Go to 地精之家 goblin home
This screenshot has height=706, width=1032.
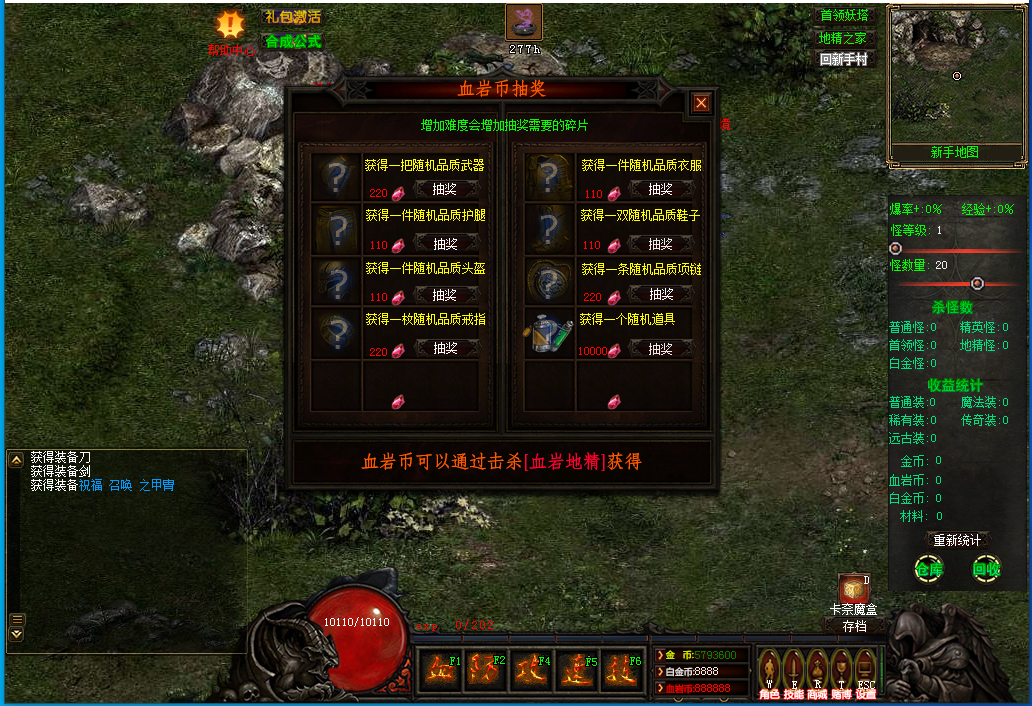click(x=842, y=38)
